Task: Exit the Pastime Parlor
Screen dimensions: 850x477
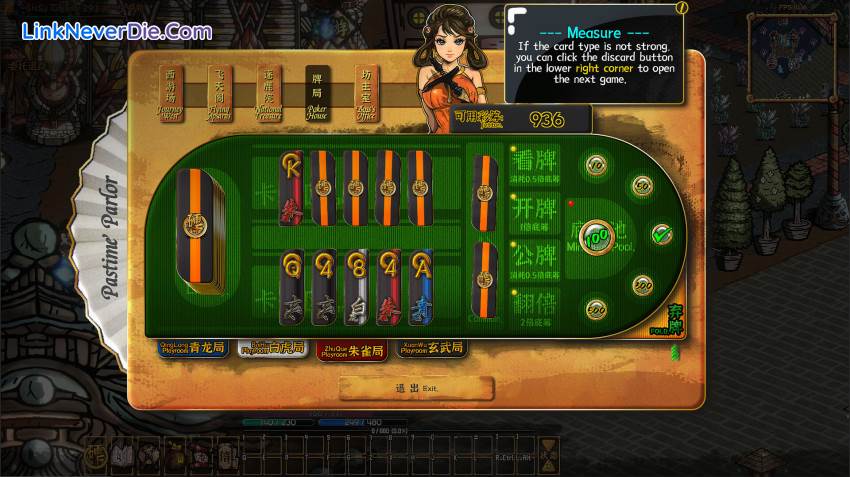Action: pyautogui.click(x=416, y=388)
